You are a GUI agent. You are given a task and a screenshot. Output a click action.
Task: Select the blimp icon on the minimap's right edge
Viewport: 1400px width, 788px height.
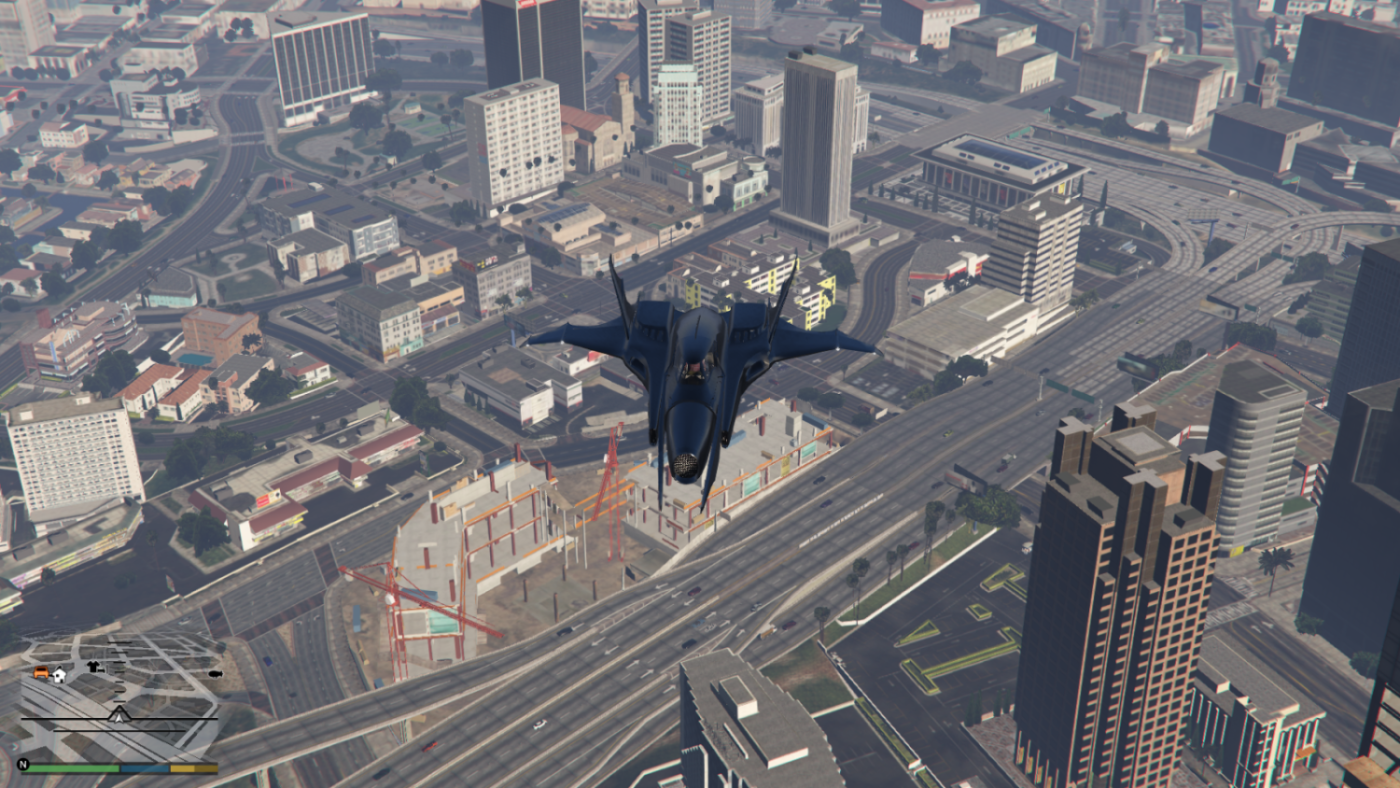[x=215, y=674]
